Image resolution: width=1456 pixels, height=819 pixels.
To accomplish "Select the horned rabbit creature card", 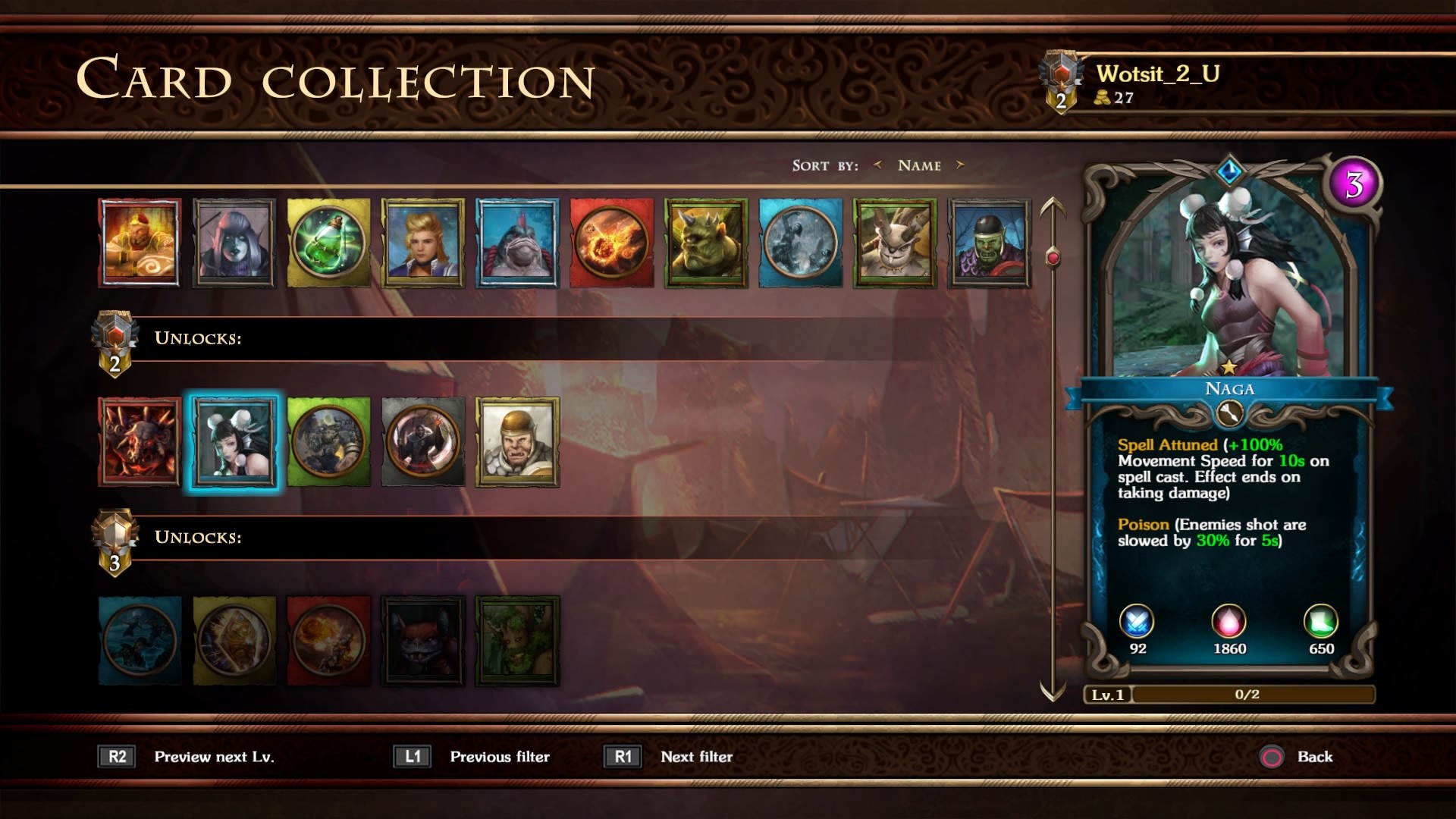I will point(895,243).
